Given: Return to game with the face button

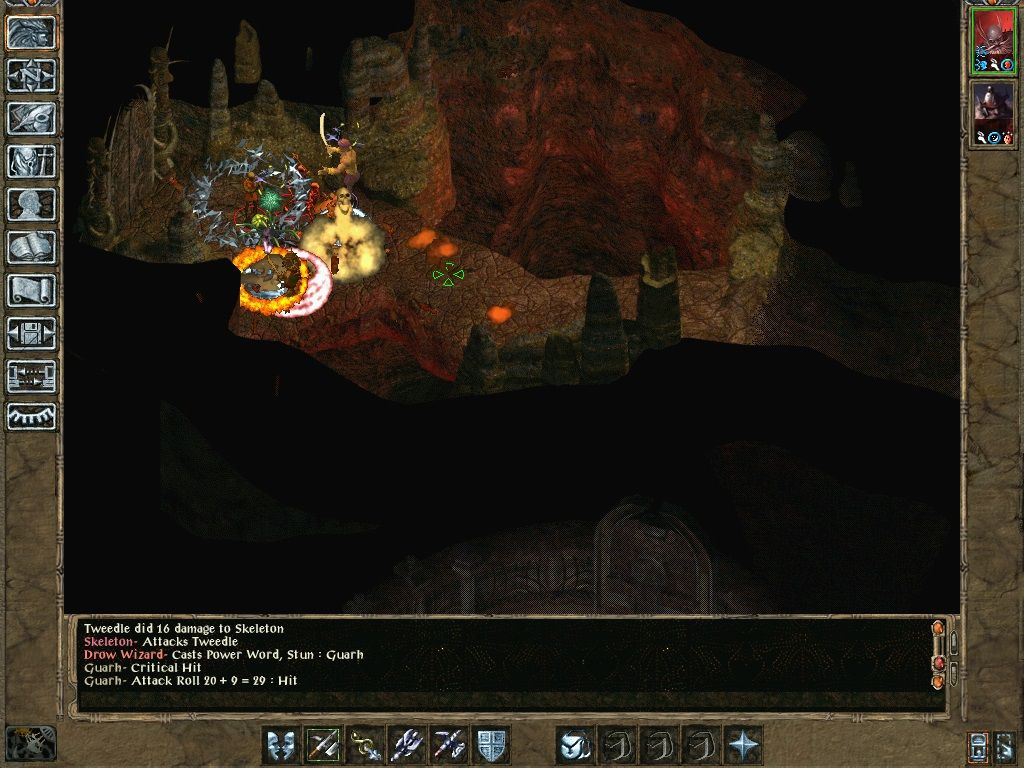Looking at the screenshot, I should tap(31, 32).
